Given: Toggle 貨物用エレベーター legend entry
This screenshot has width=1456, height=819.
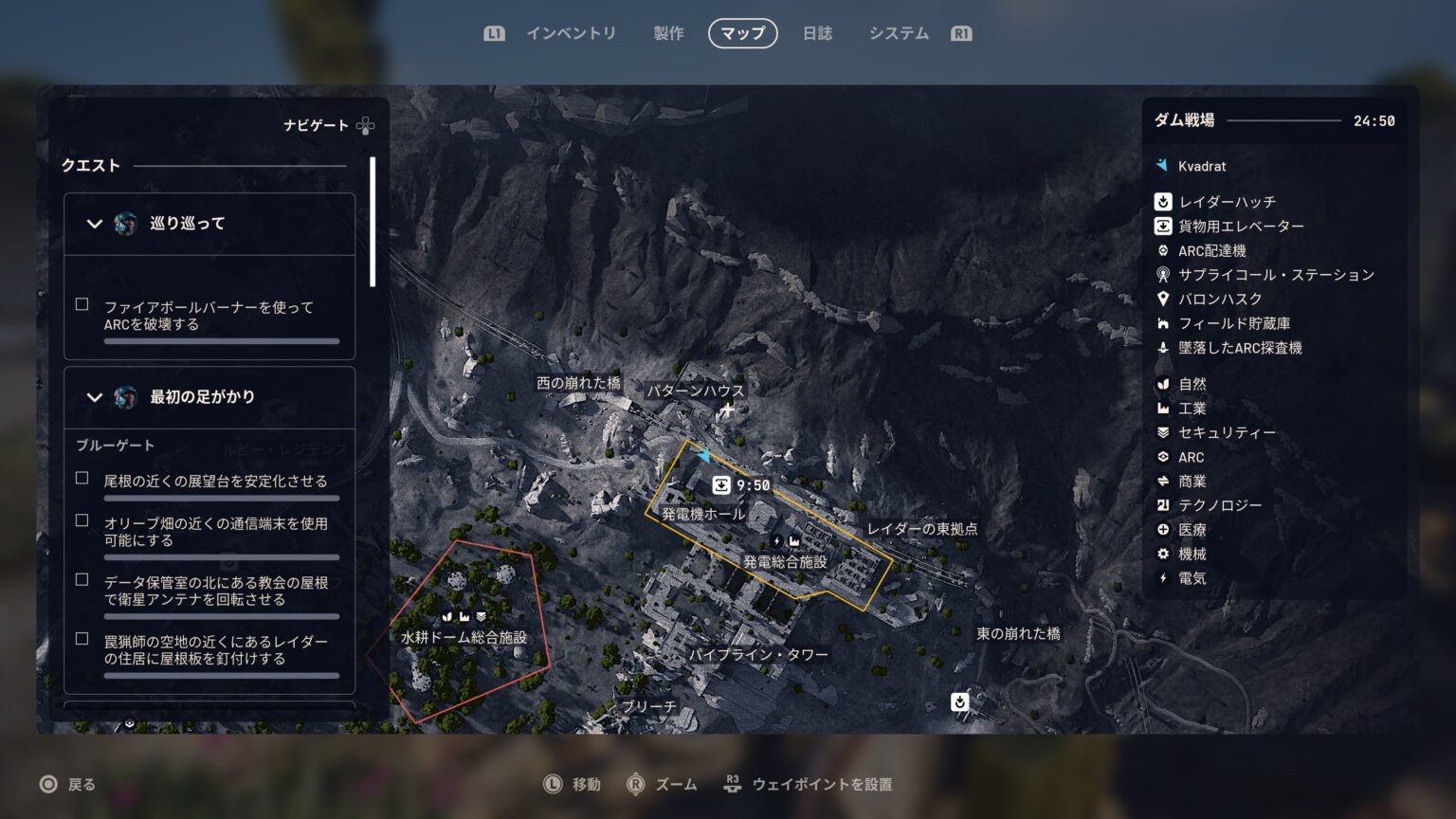Looking at the screenshot, I should coord(1240,227).
